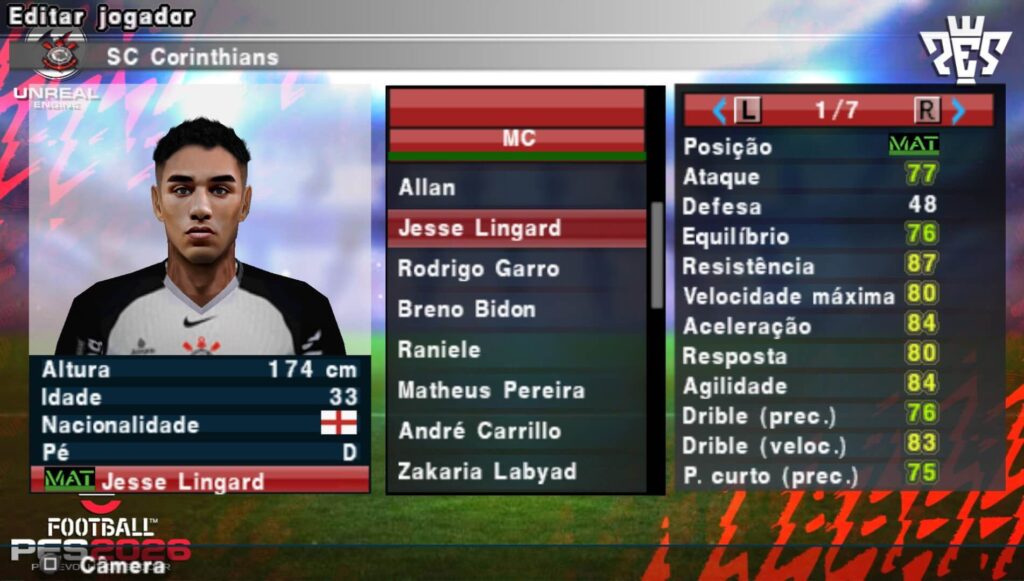Click the Jesse Lingard name bar
The image size is (1024, 581).
tap(199, 481)
